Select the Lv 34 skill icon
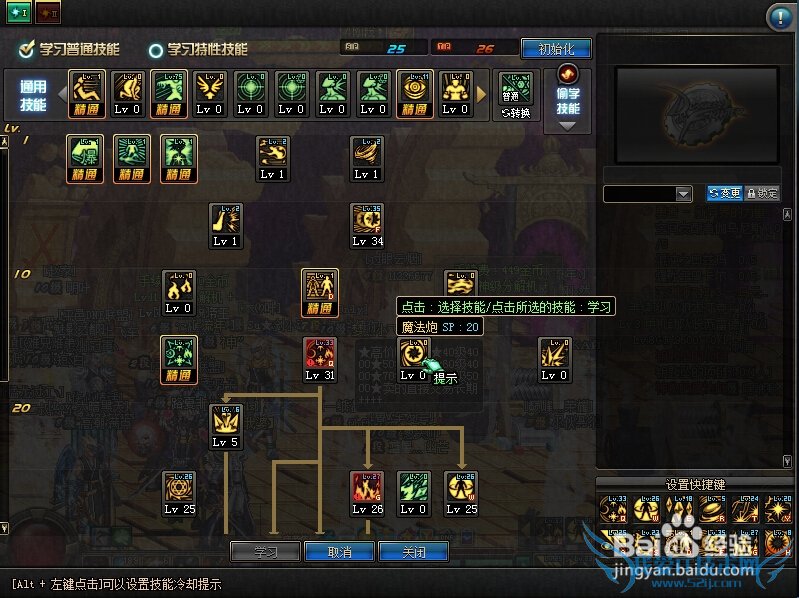The image size is (799, 598). tap(367, 220)
